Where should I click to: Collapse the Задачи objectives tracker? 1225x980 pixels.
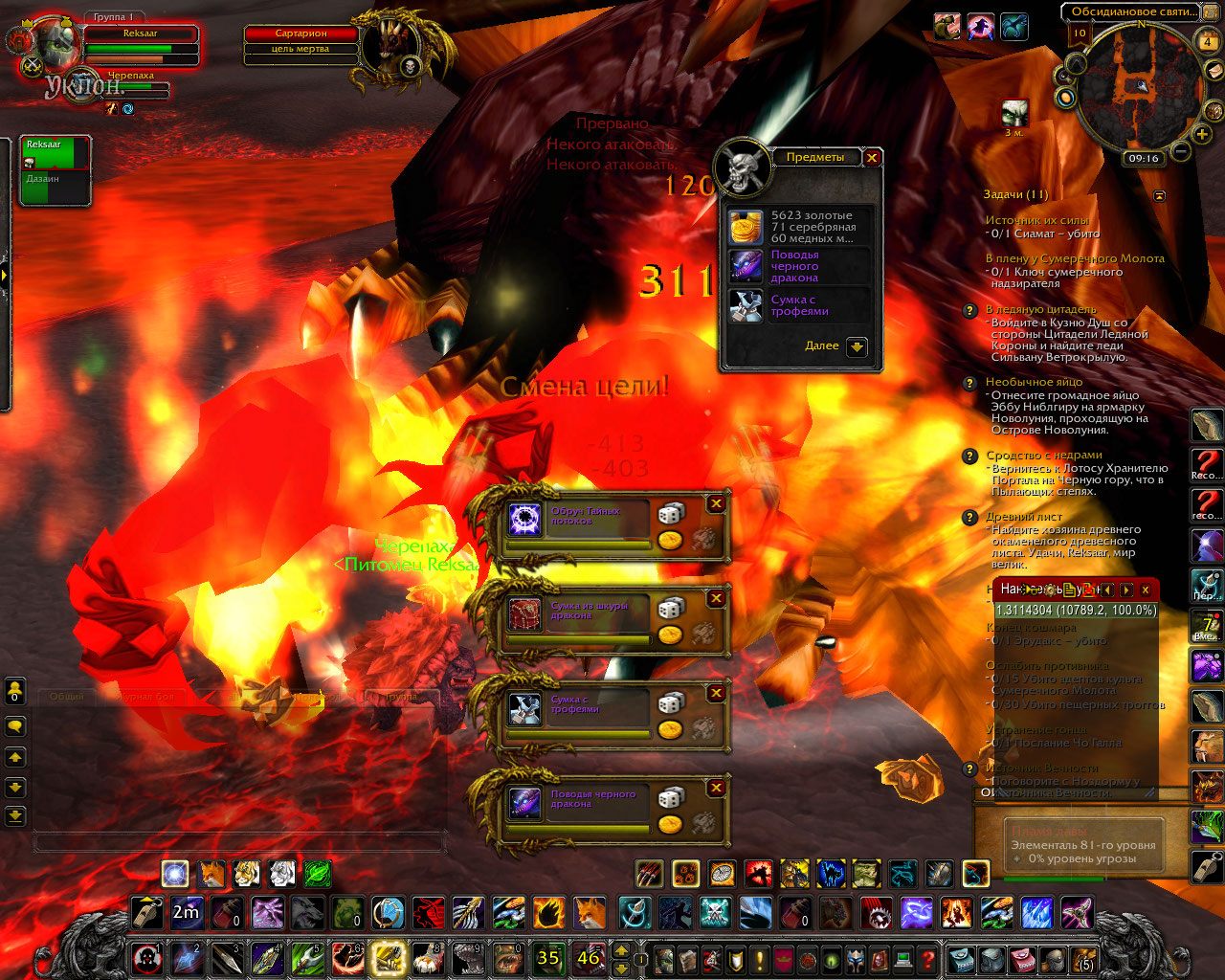coord(1160,195)
